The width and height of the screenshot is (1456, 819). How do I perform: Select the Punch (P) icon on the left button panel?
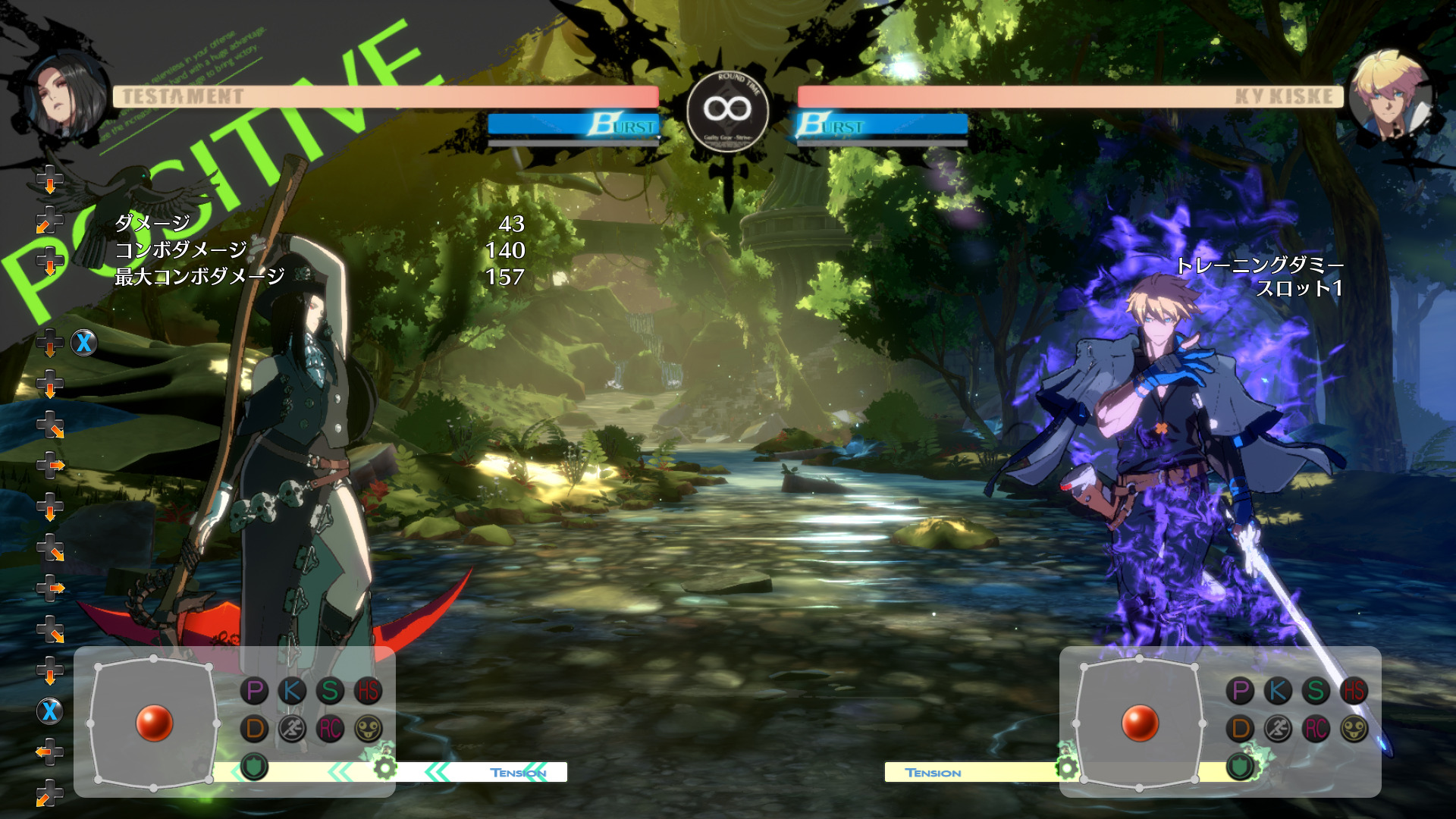click(x=253, y=691)
